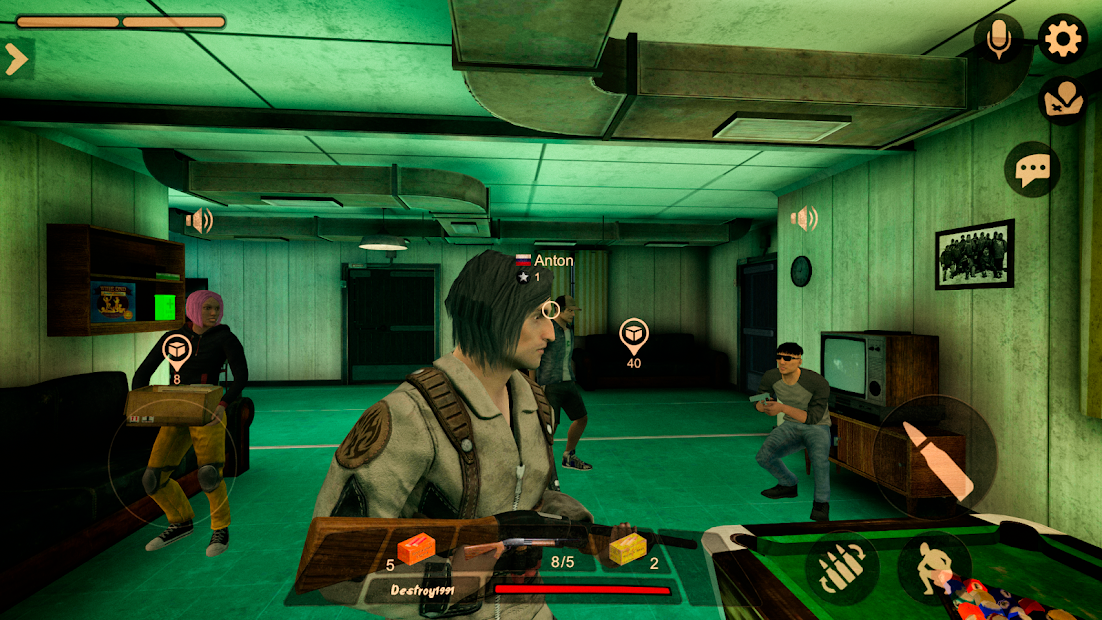Open the settings gear menu
1102x620 pixels.
[1062, 40]
